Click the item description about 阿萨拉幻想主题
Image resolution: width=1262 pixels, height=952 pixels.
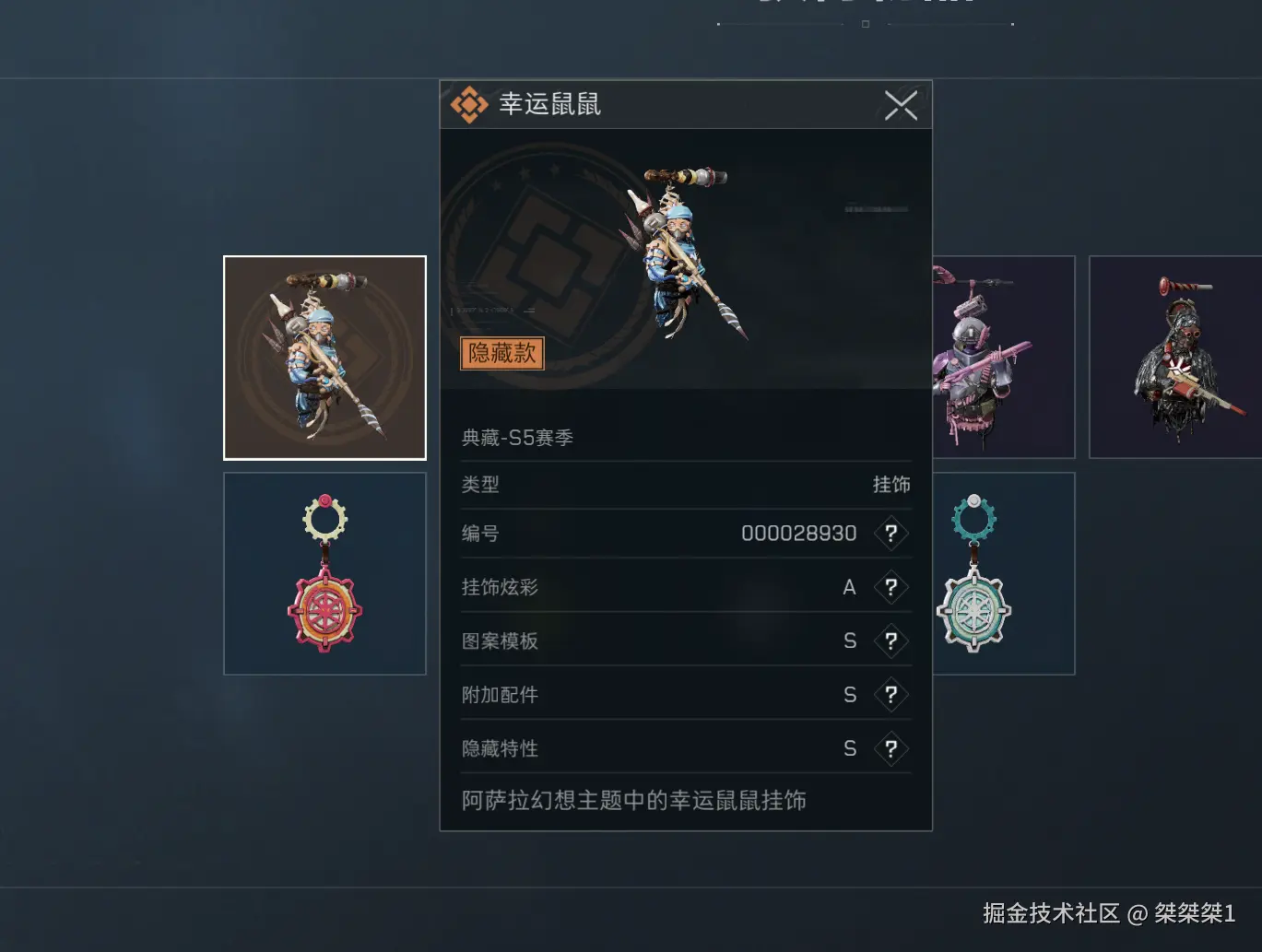(x=634, y=801)
